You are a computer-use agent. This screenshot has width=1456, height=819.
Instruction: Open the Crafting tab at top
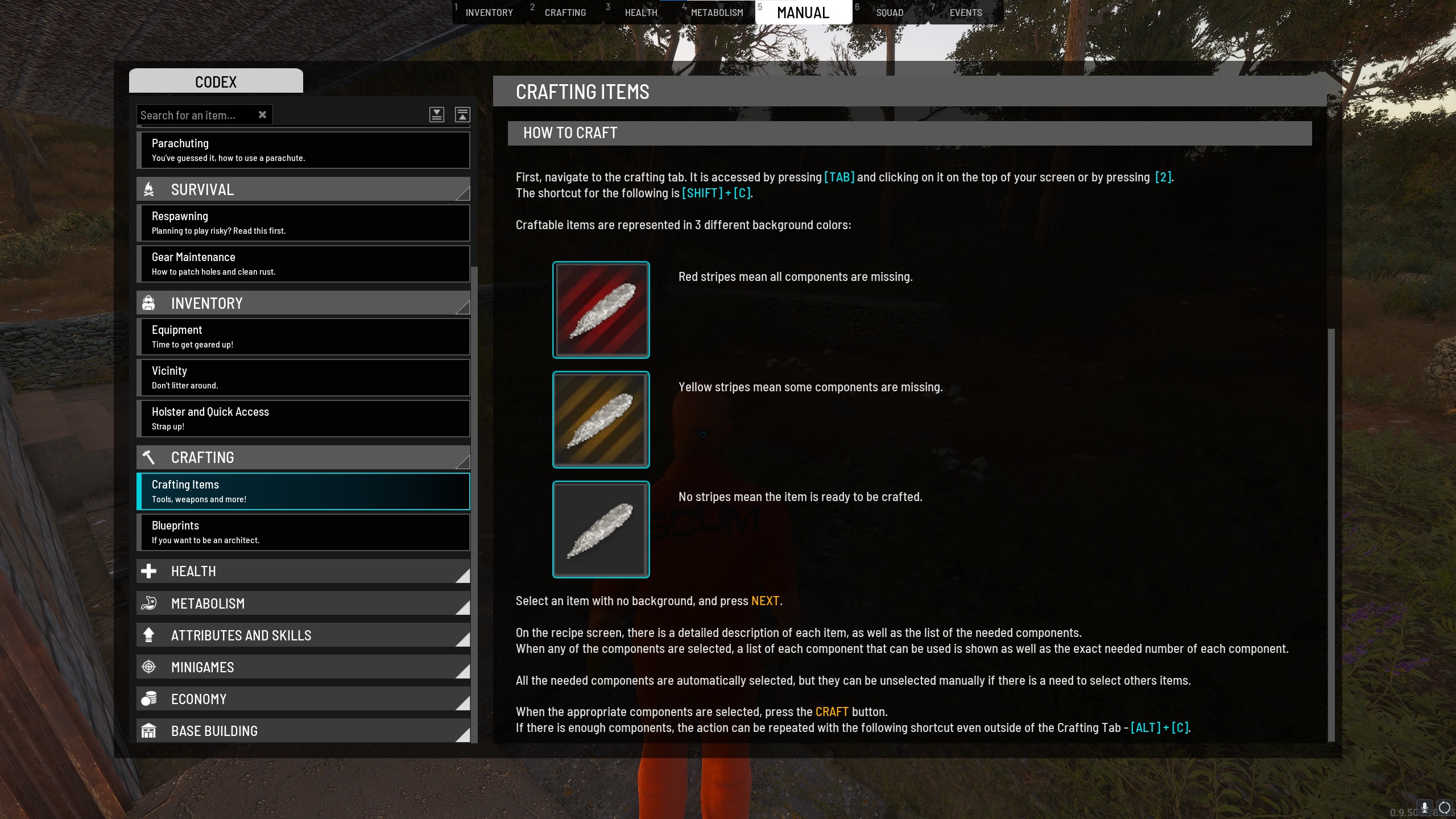565,13
